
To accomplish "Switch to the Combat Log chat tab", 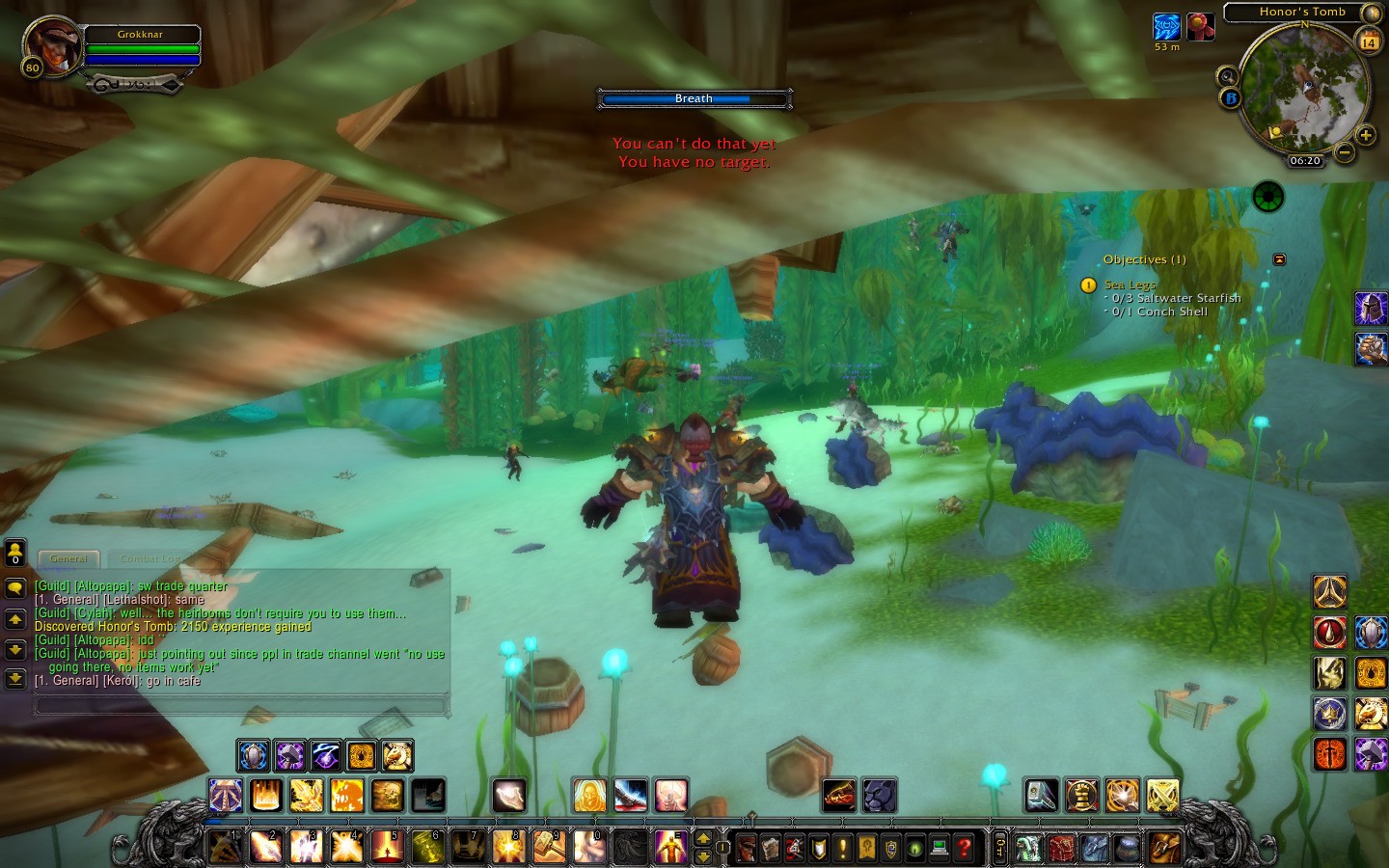I will (149, 559).
